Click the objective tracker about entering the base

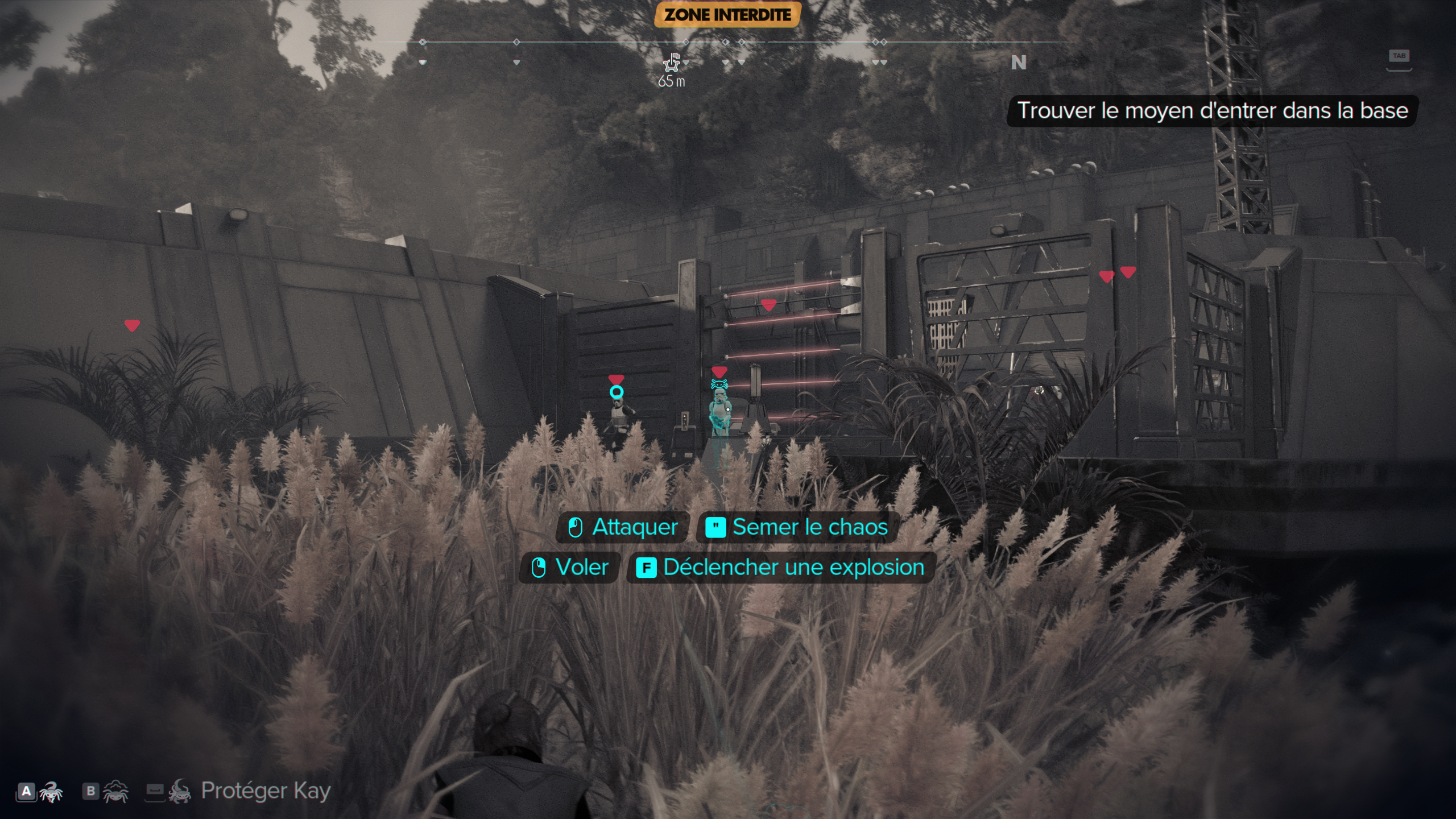pos(1212,111)
